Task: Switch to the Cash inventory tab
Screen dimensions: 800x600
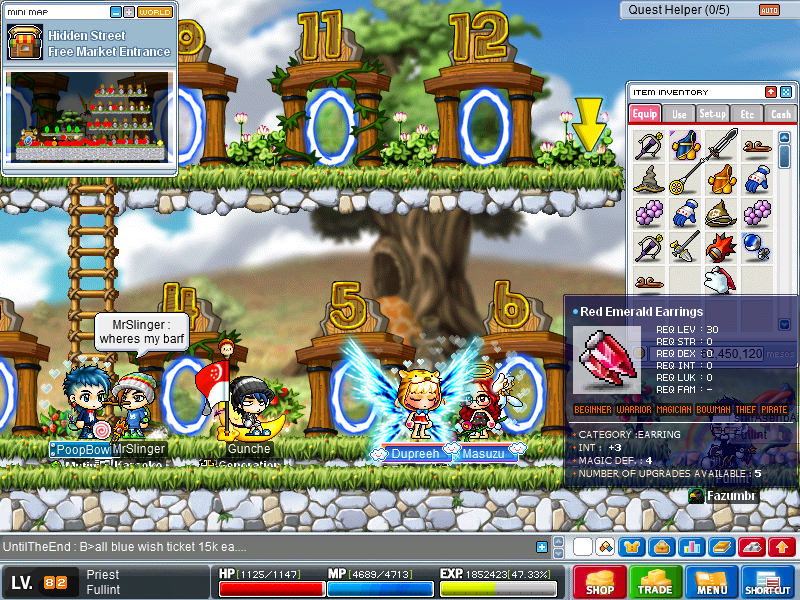Action: click(780, 114)
